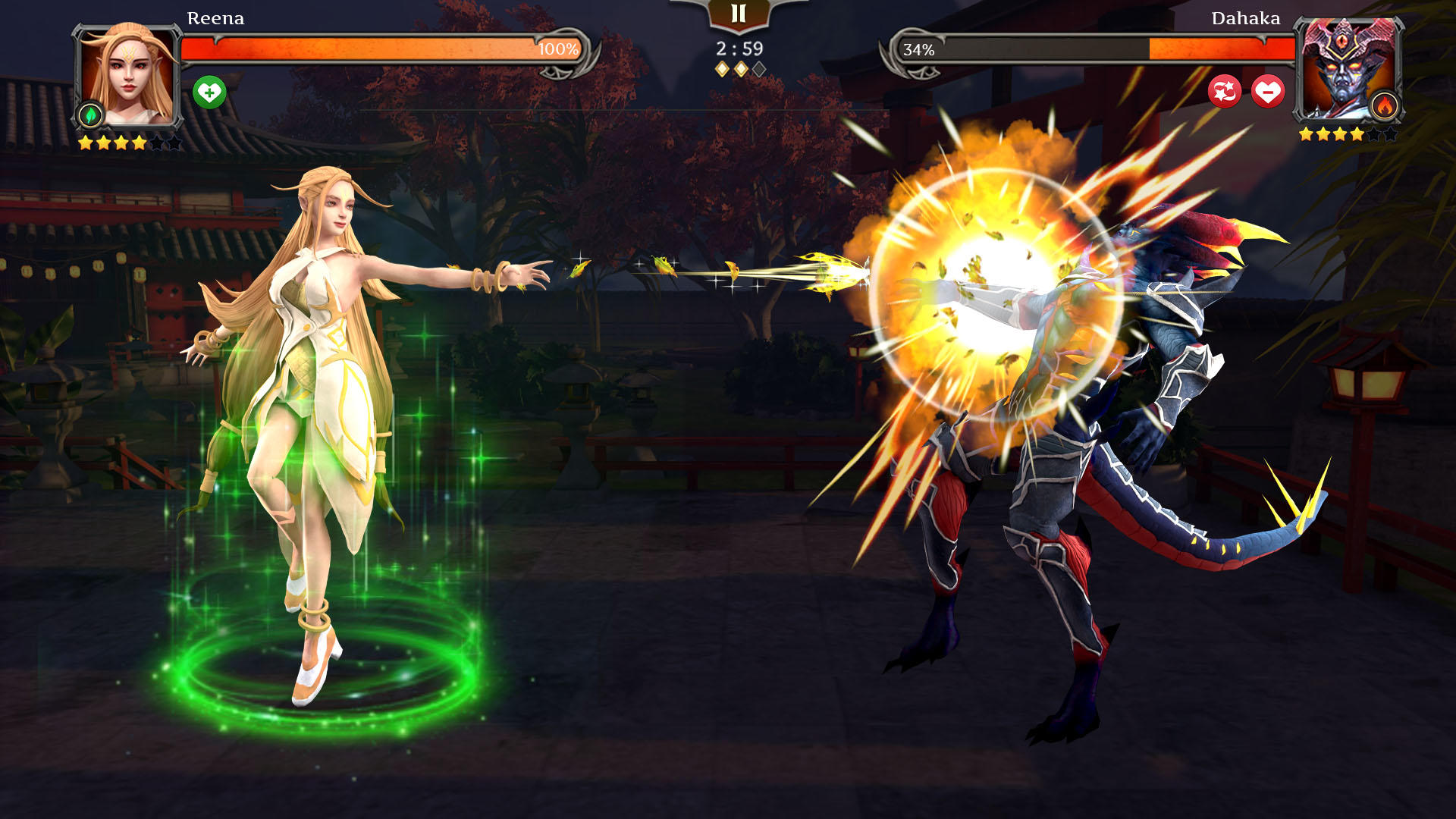Tap the red stars debuff icon beside Dahaka

click(x=1226, y=93)
